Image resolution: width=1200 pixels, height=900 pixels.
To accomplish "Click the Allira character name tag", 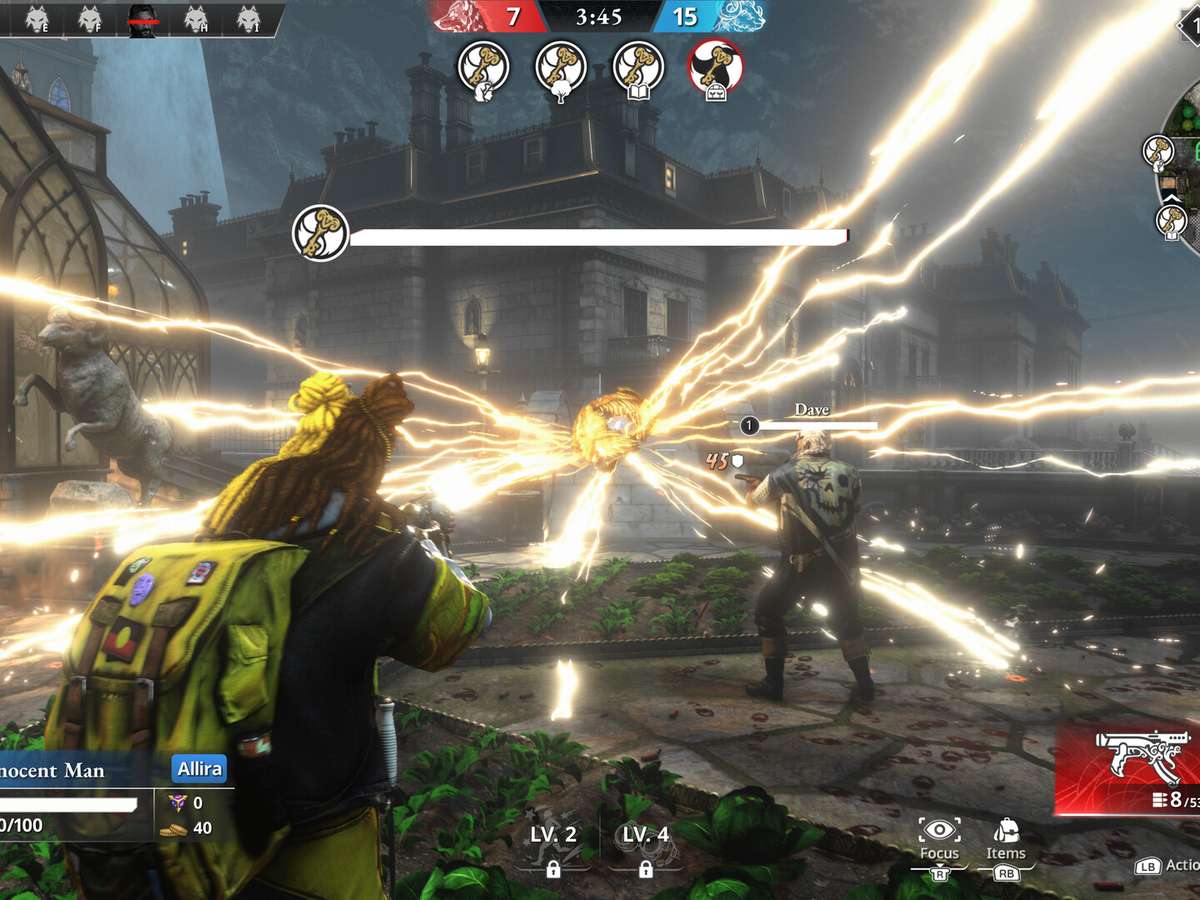I will pyautogui.click(x=199, y=769).
